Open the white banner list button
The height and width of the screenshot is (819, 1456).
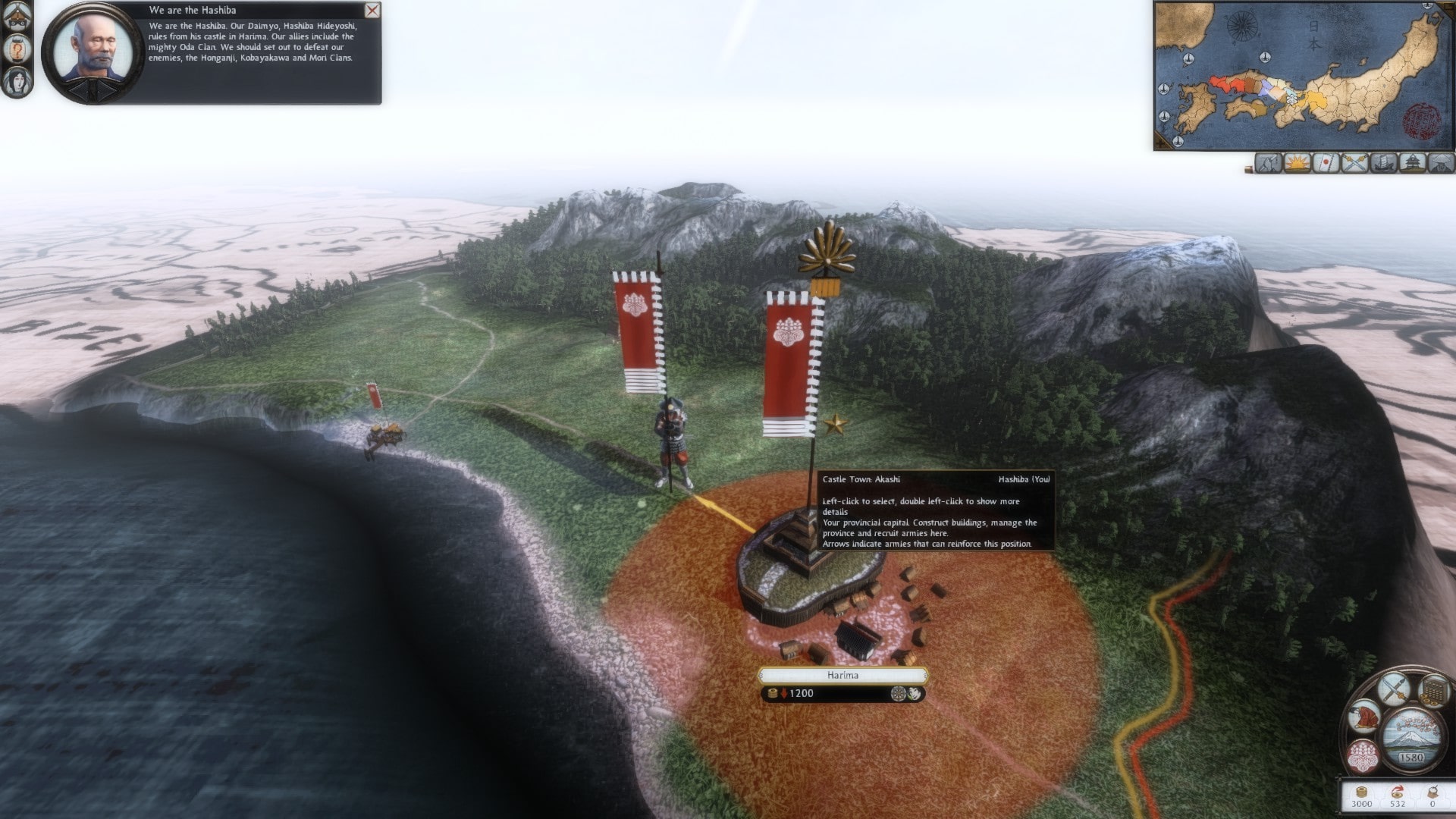(1326, 162)
